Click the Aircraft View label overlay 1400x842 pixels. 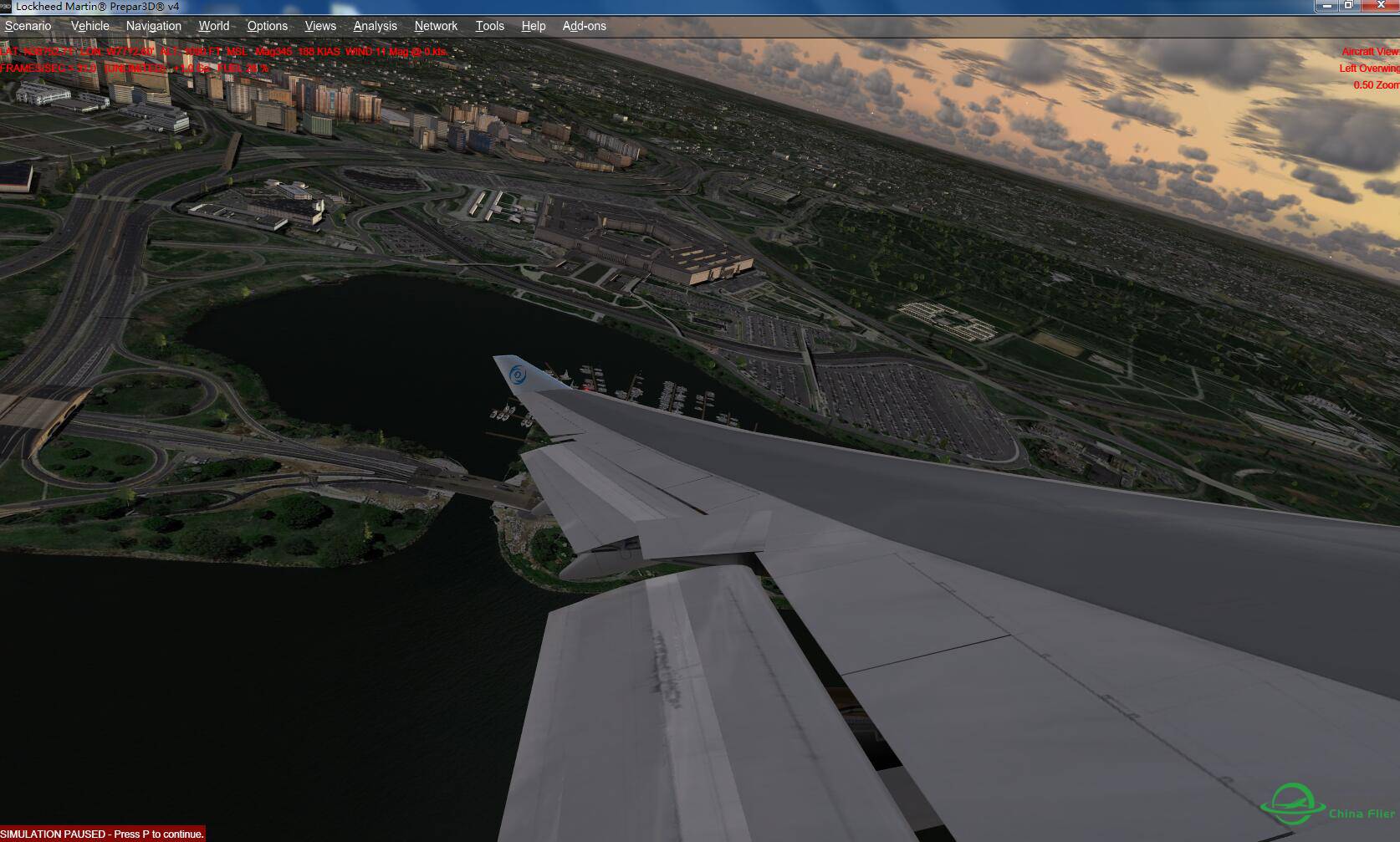click(1370, 51)
